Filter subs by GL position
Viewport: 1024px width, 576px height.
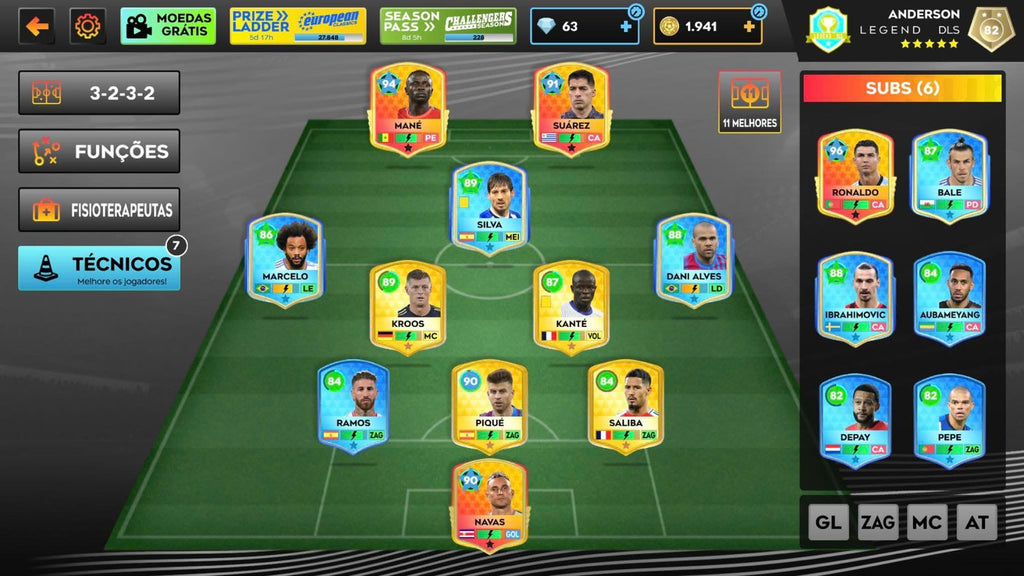click(x=828, y=522)
